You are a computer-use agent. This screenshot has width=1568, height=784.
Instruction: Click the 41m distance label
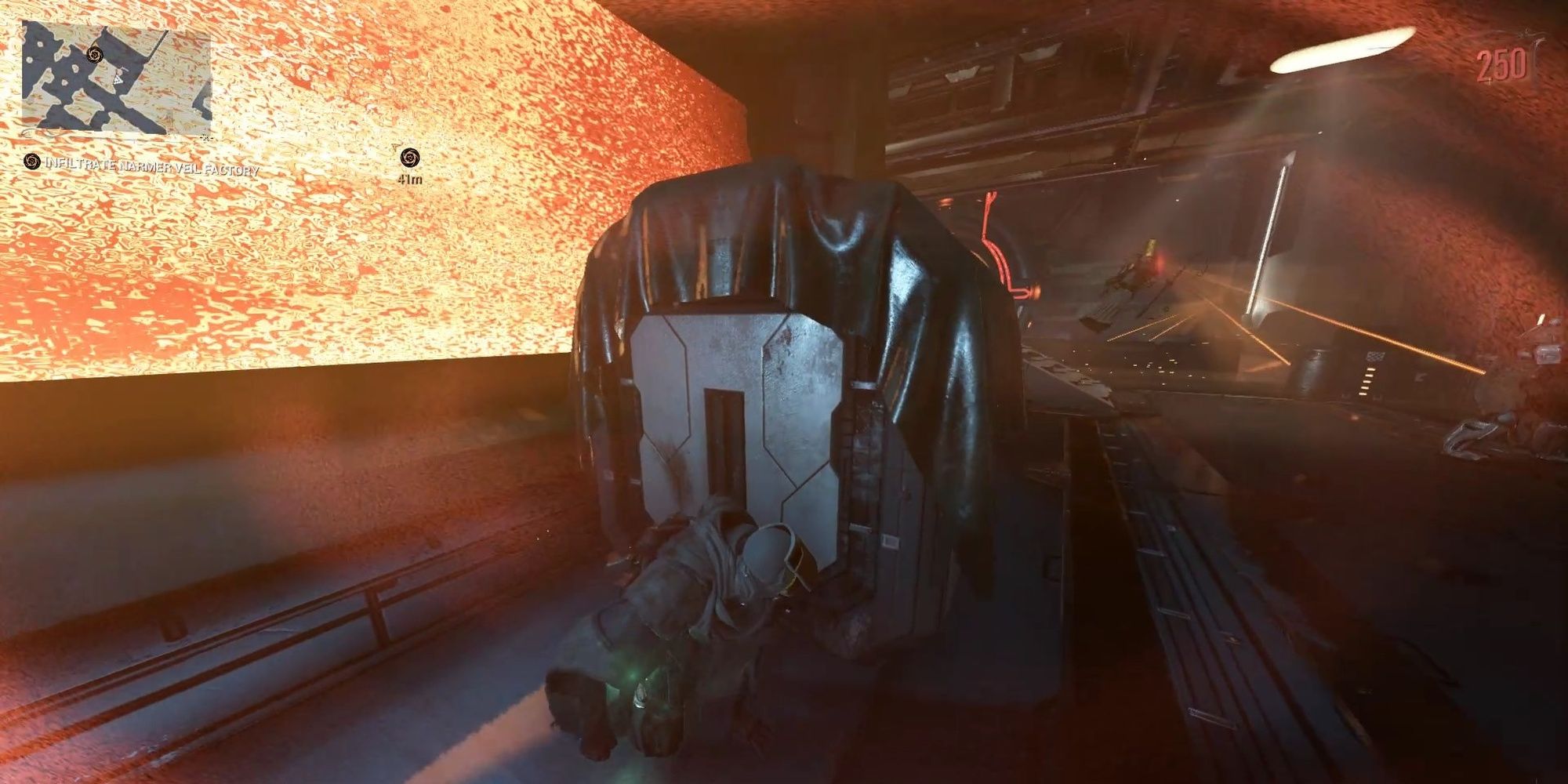coord(408,180)
